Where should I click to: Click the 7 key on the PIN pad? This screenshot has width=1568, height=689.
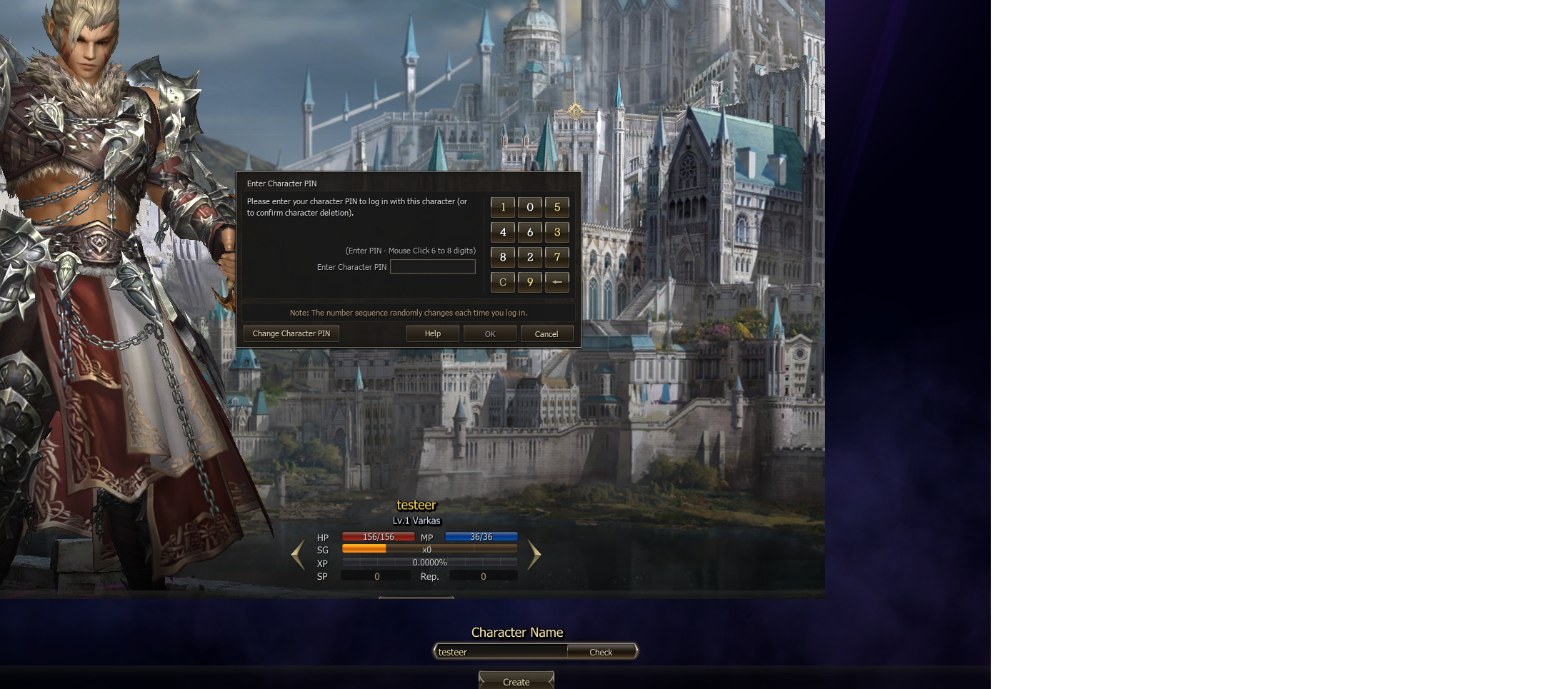pyautogui.click(x=557, y=258)
